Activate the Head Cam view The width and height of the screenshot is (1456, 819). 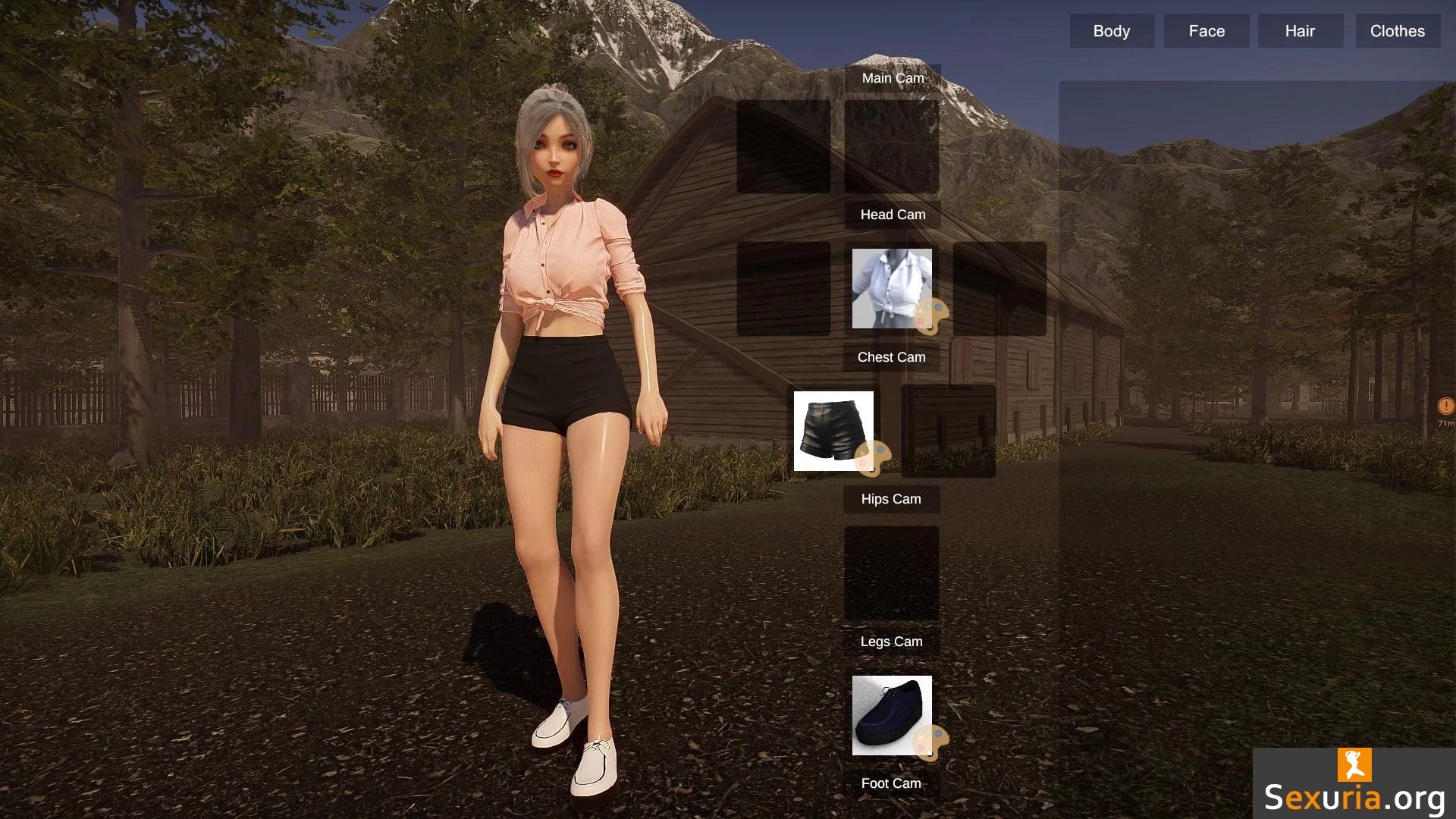click(x=893, y=215)
